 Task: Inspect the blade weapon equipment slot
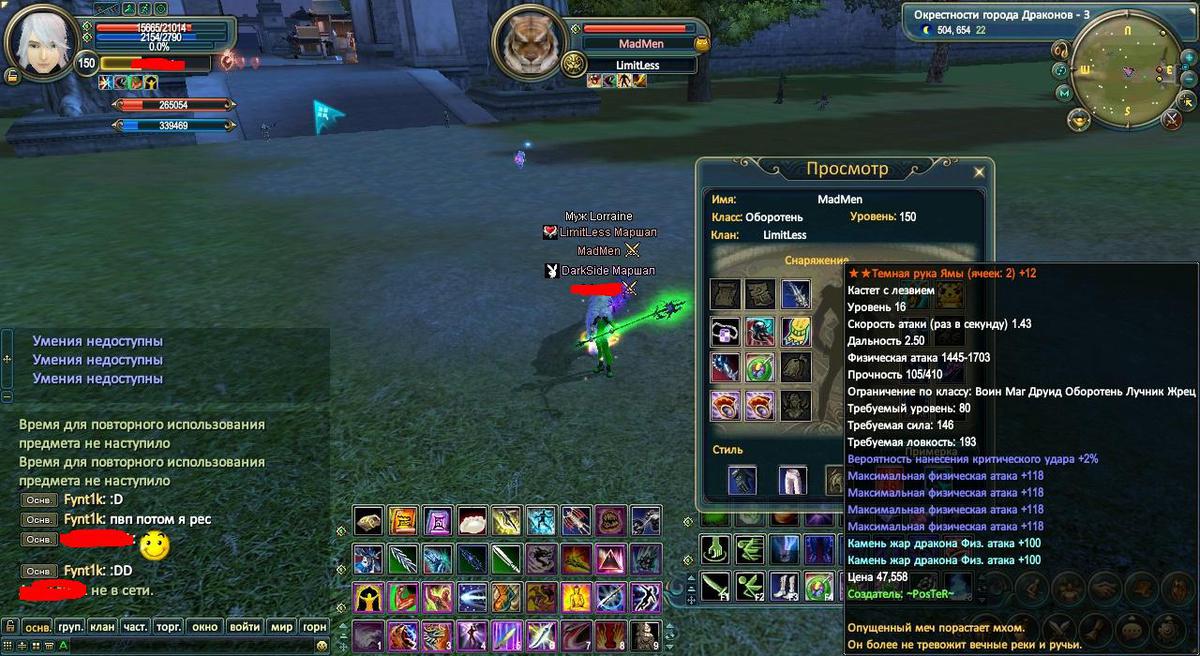pyautogui.click(x=795, y=294)
